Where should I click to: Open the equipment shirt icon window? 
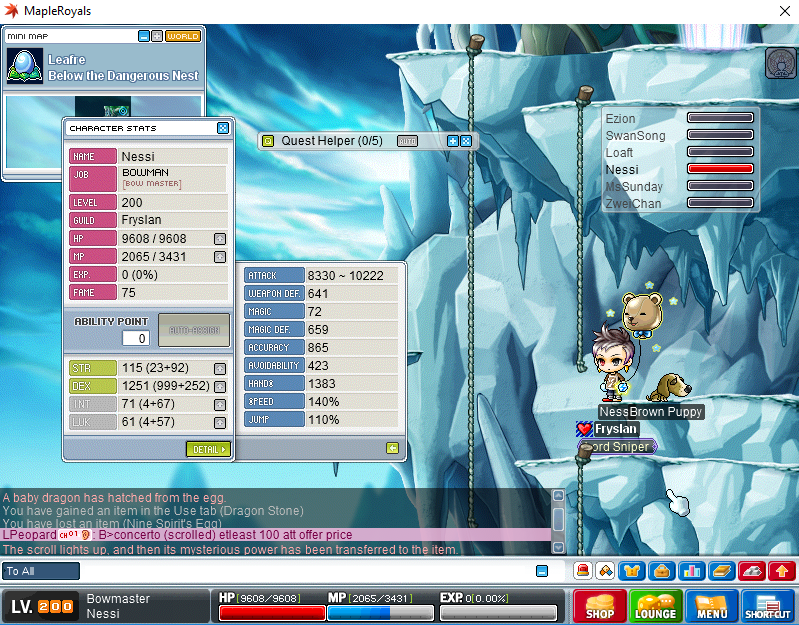632,571
